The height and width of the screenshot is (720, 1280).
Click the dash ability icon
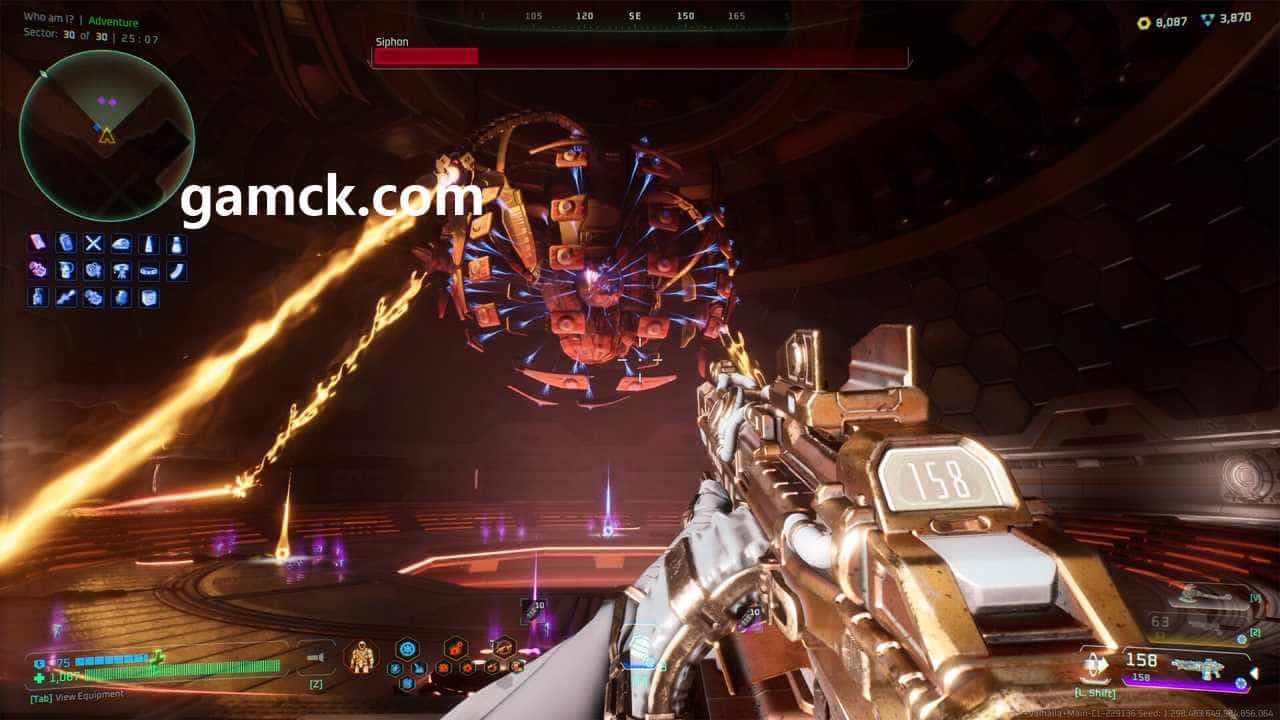[x=1097, y=664]
